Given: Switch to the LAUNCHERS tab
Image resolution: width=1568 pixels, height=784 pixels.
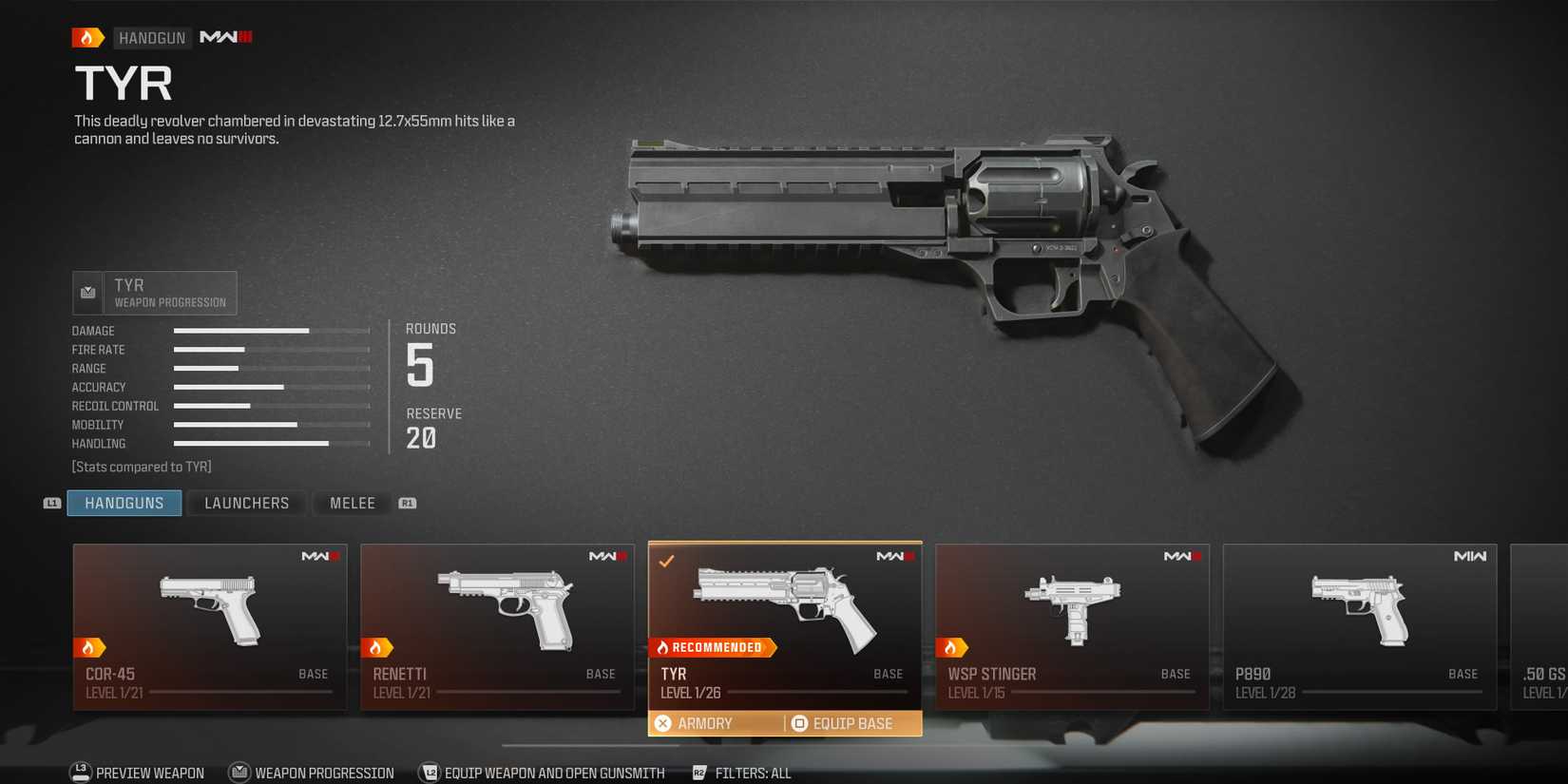Looking at the screenshot, I should pos(246,503).
